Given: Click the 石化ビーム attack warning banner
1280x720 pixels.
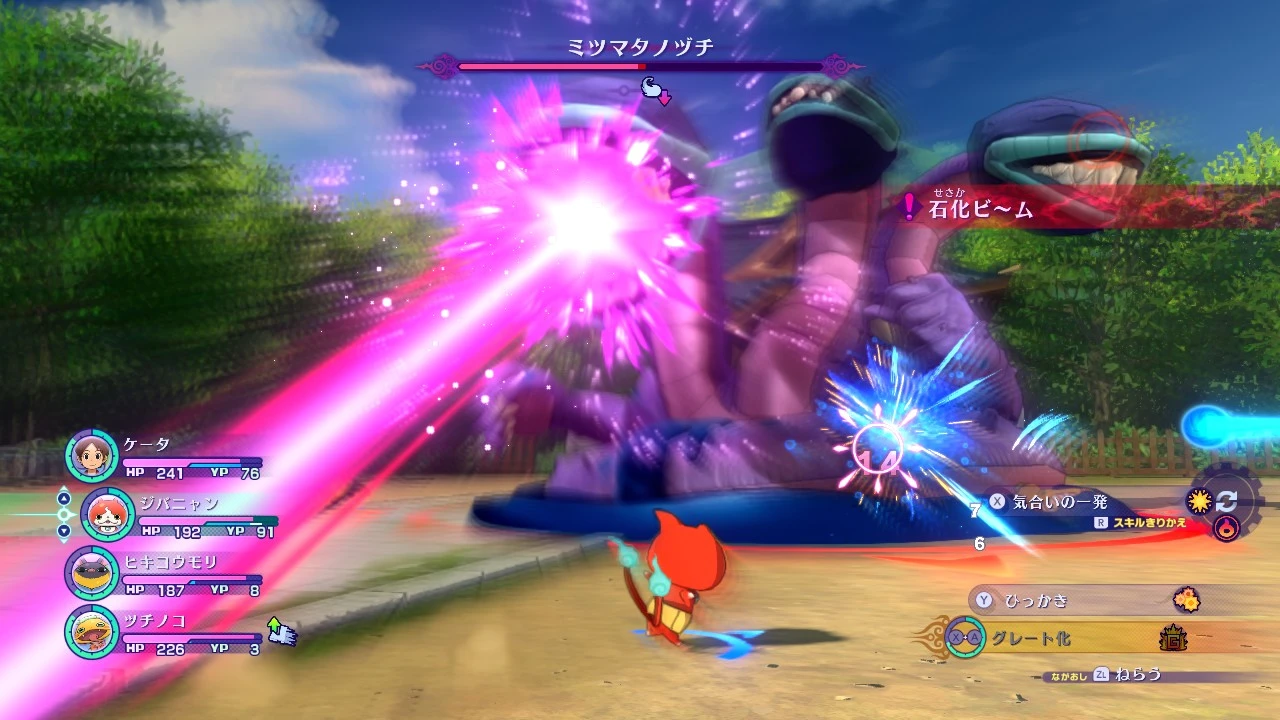Looking at the screenshot, I should tap(980, 210).
